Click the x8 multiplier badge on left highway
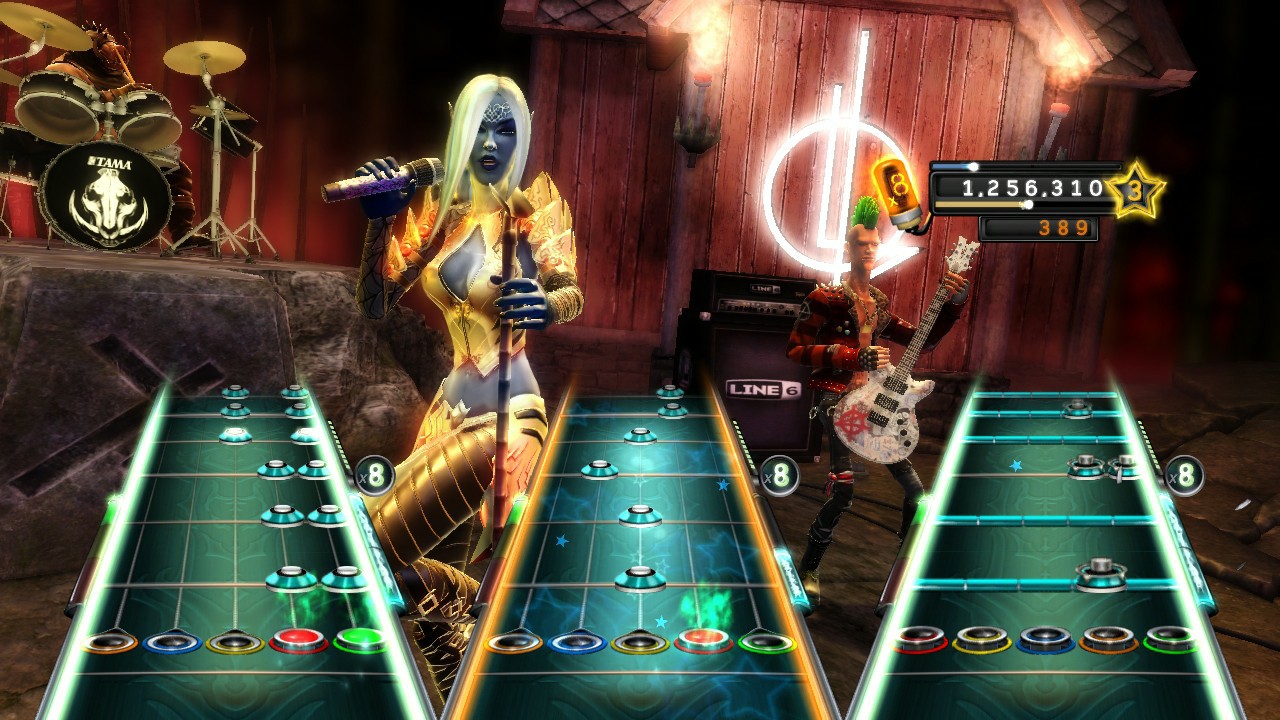The image size is (1280, 720). pyautogui.click(x=375, y=477)
